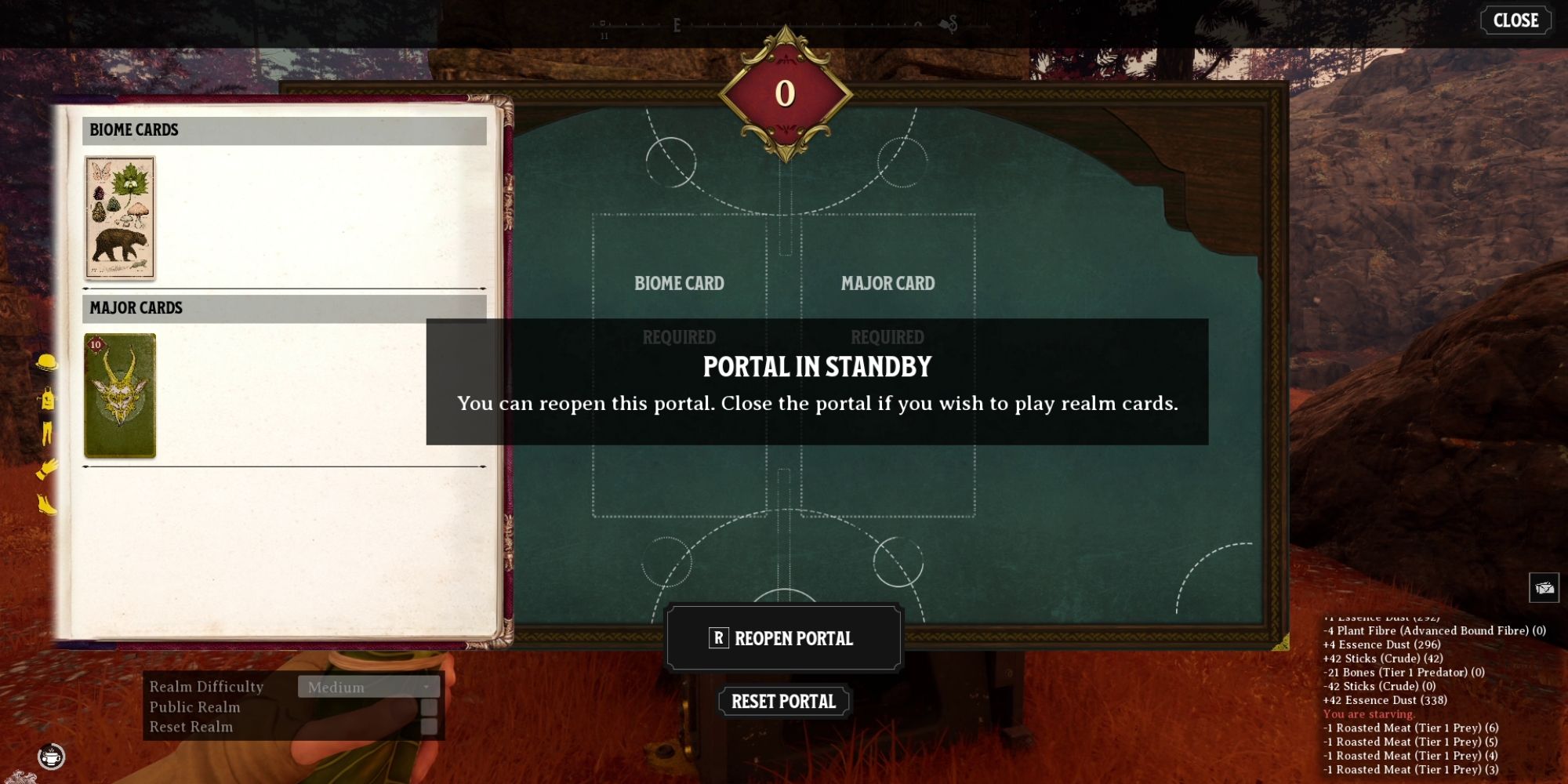1568x784 pixels.
Task: Switch to the Major Card slot on the board
Action: pyautogui.click(x=888, y=284)
